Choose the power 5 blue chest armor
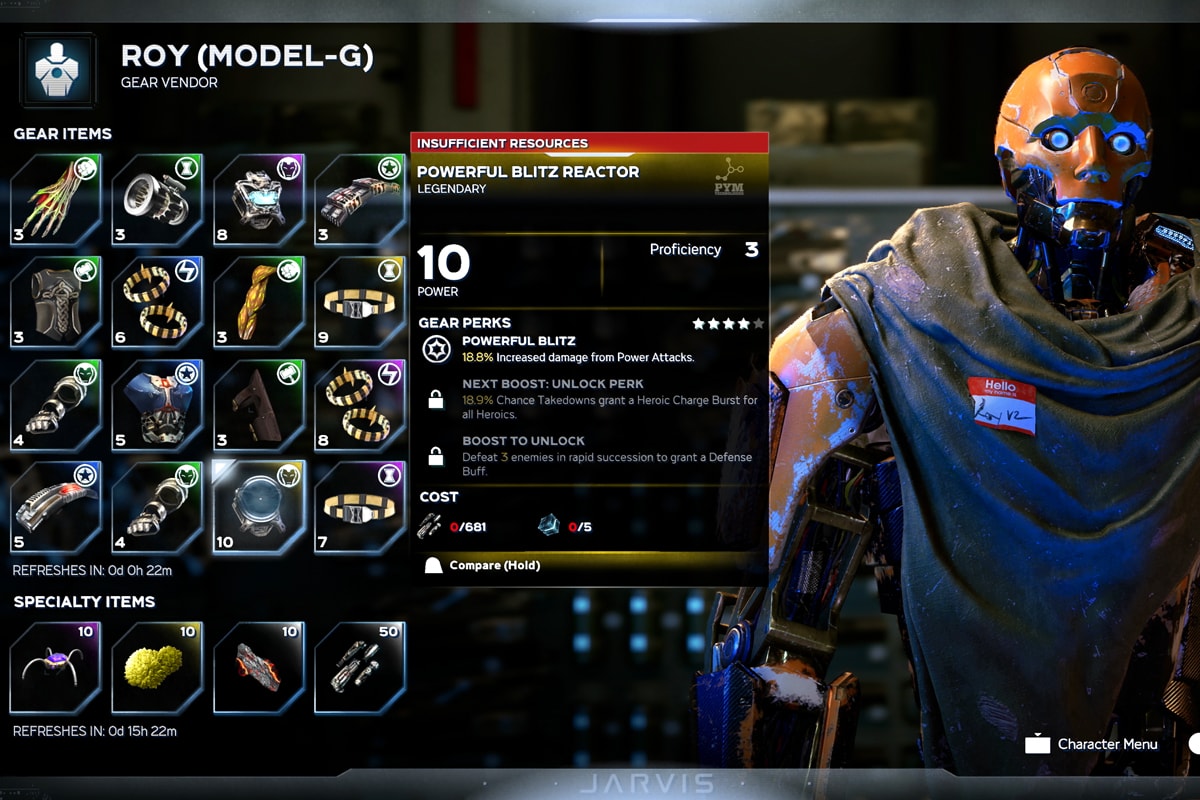The image size is (1200, 800). coord(157,403)
